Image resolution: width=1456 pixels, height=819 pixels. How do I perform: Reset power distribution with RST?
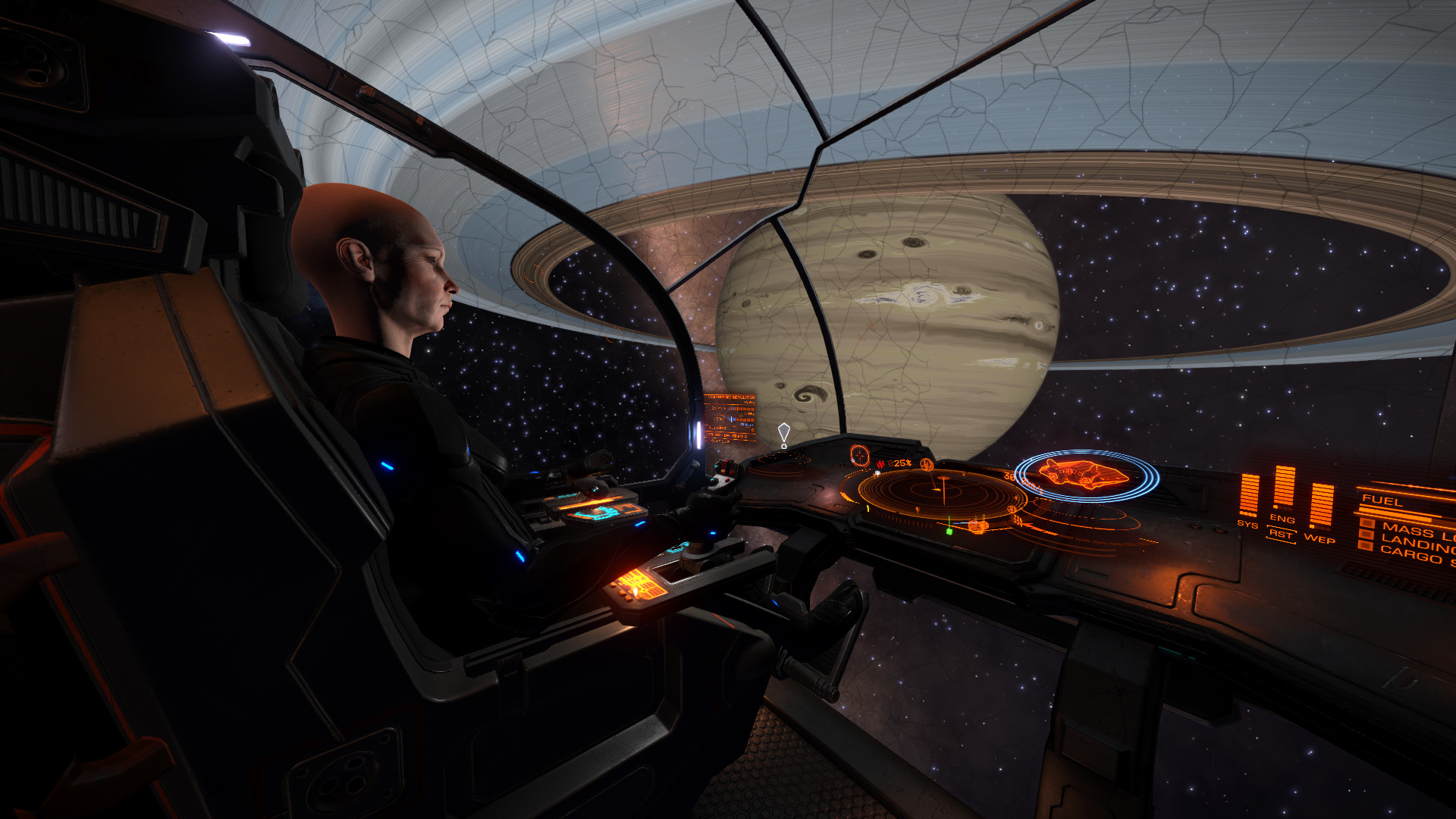[x=1281, y=534]
